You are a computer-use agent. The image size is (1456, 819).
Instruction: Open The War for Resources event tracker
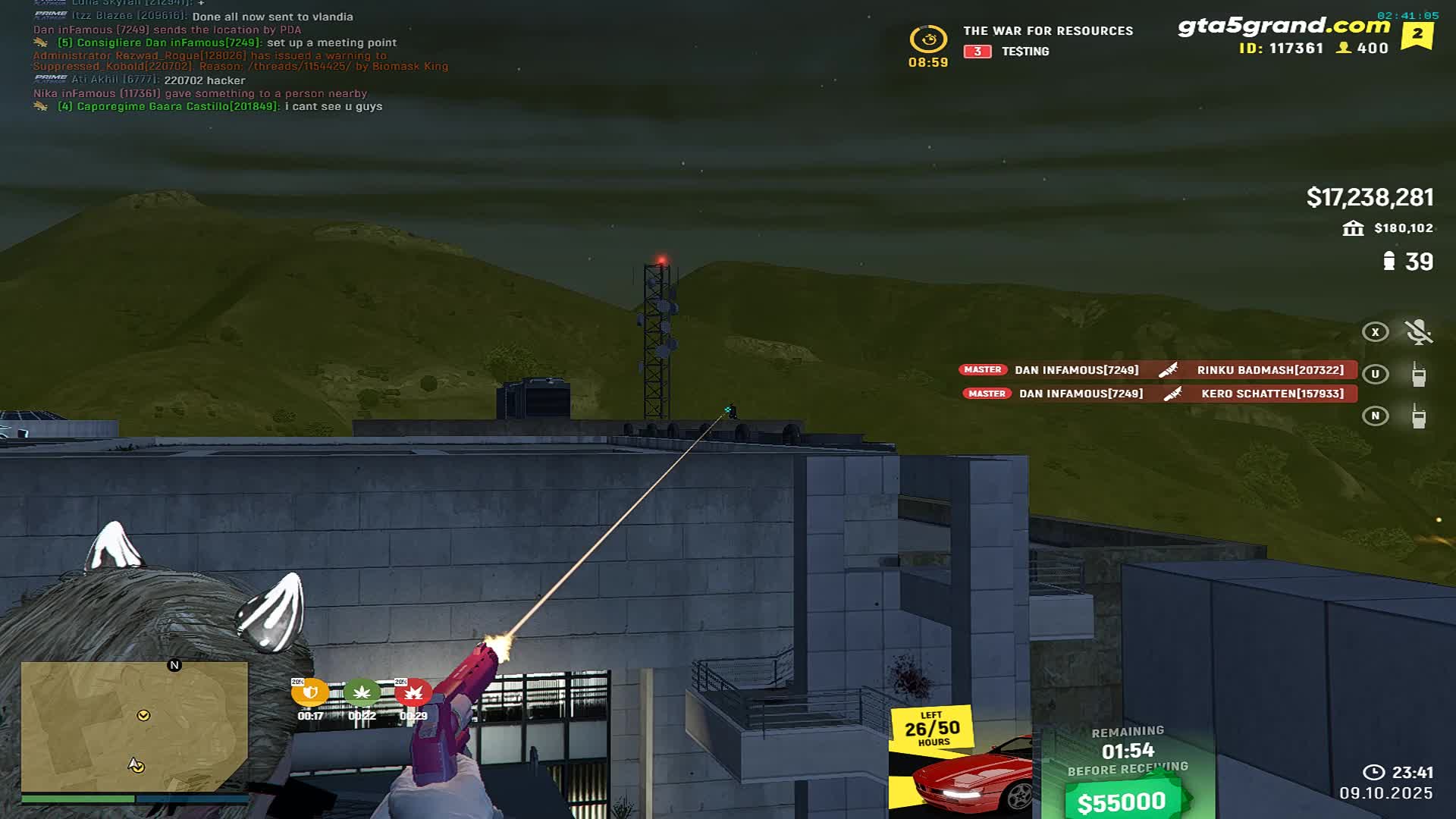pyautogui.click(x=1047, y=31)
